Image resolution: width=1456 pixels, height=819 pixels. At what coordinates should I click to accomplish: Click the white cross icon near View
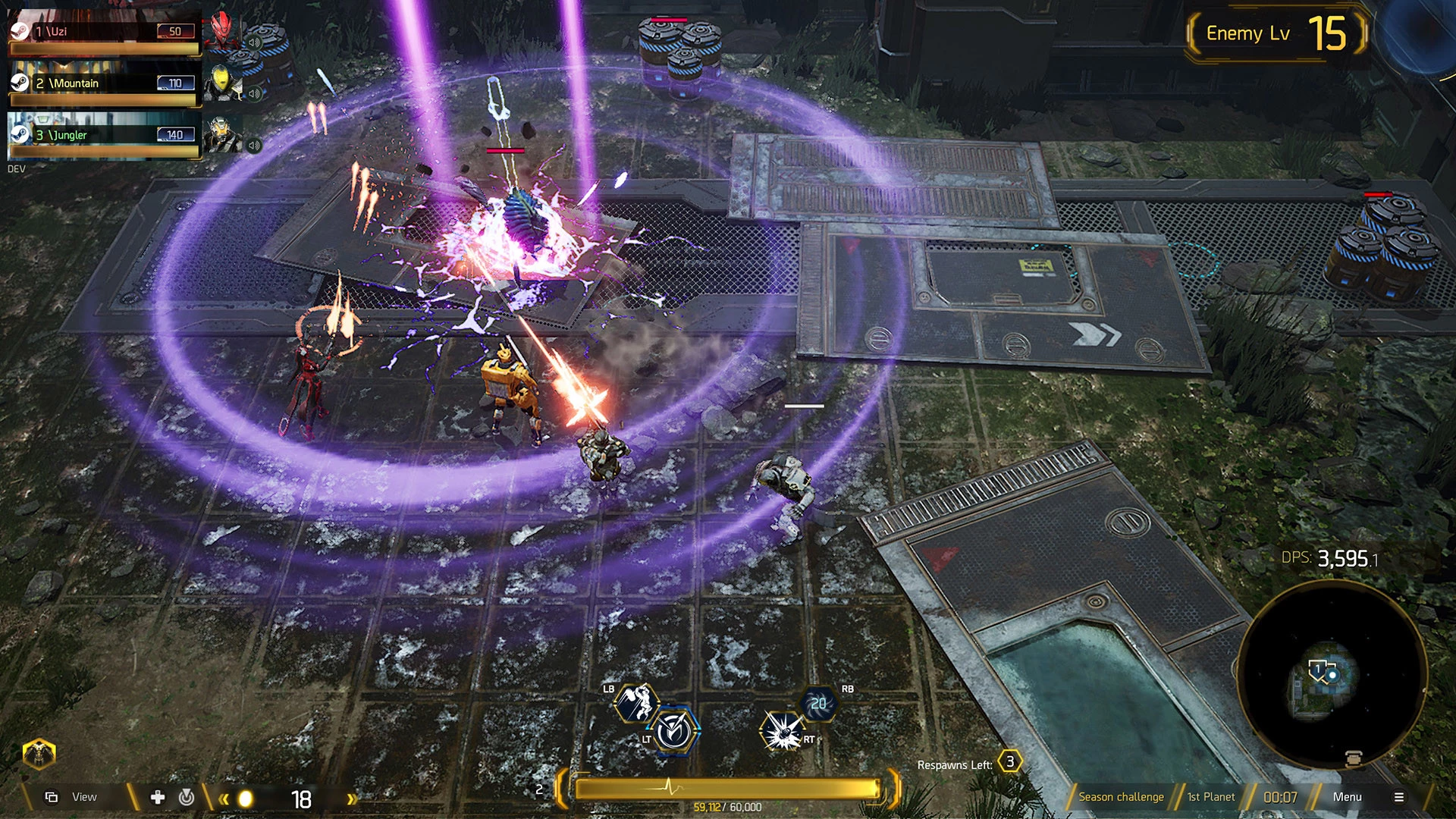[x=158, y=797]
